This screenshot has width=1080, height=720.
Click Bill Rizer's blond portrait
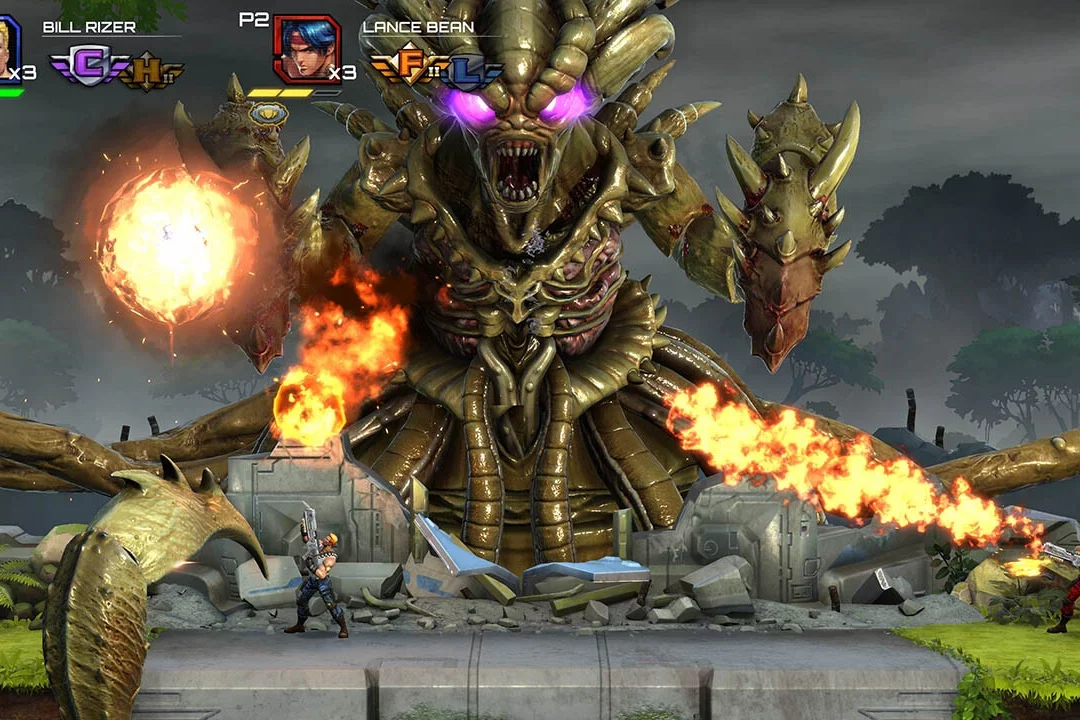(8, 48)
